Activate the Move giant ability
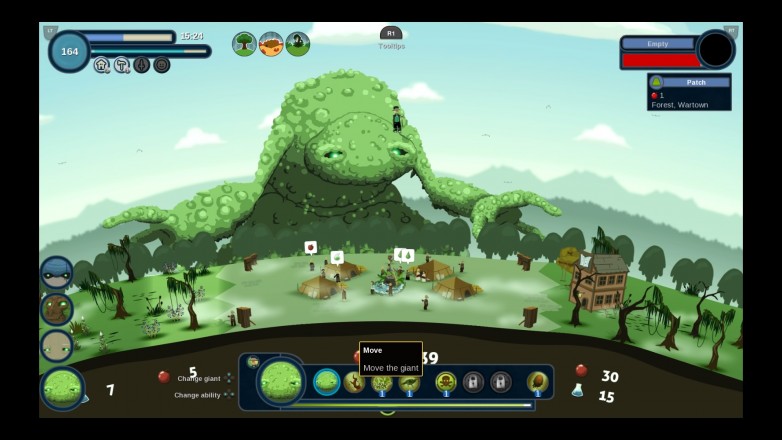Screen dimensions: 782x440 pyautogui.click(x=327, y=381)
